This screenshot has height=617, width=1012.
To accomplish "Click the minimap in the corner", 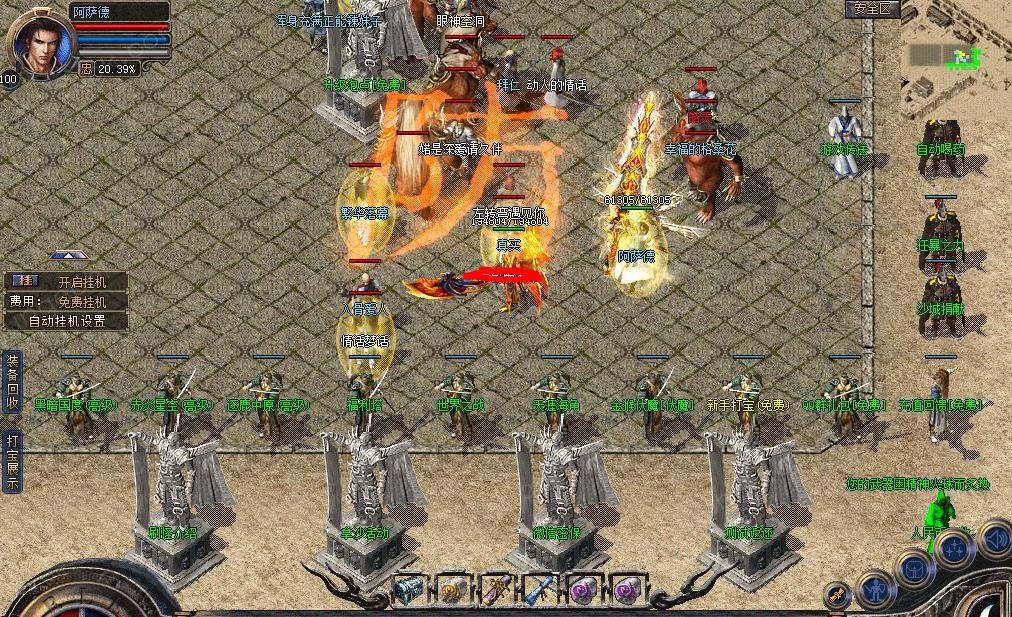I will tap(955, 60).
